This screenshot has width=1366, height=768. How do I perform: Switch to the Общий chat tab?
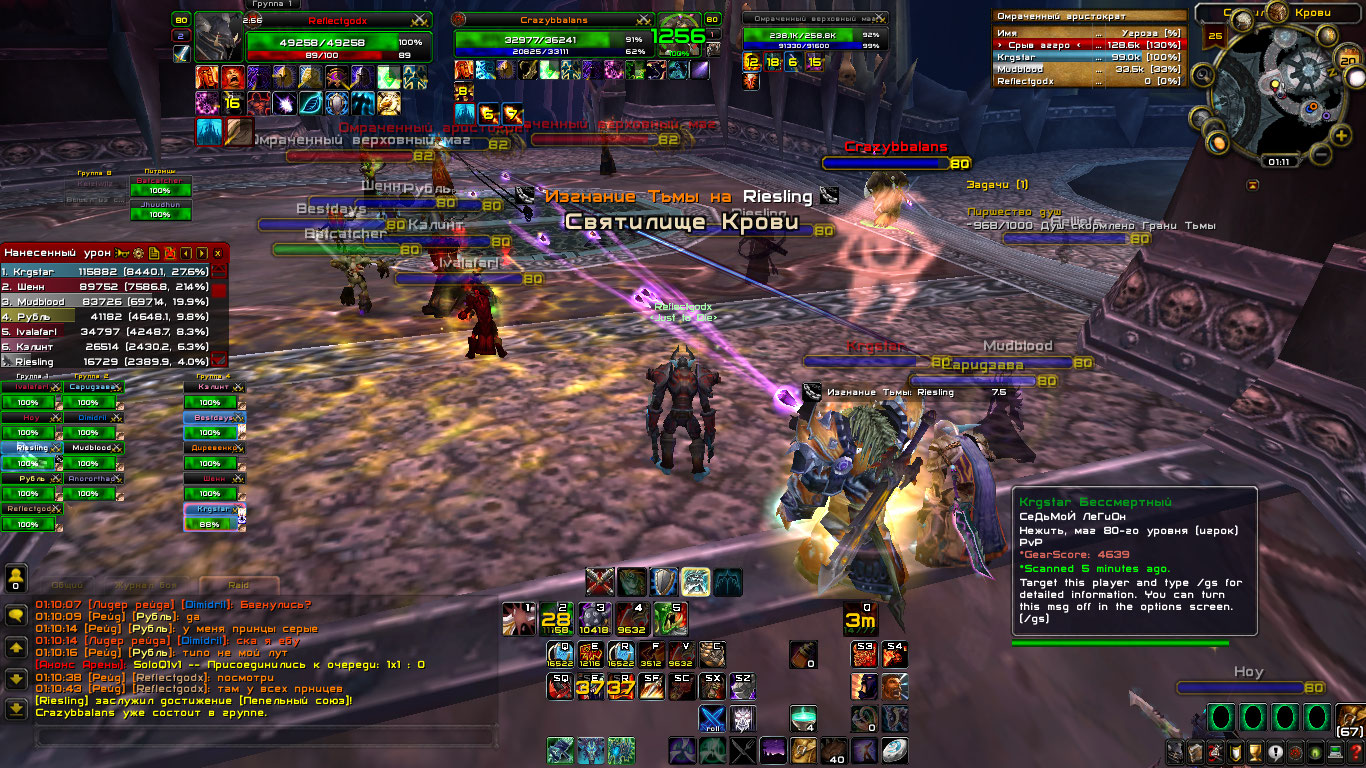coord(67,587)
